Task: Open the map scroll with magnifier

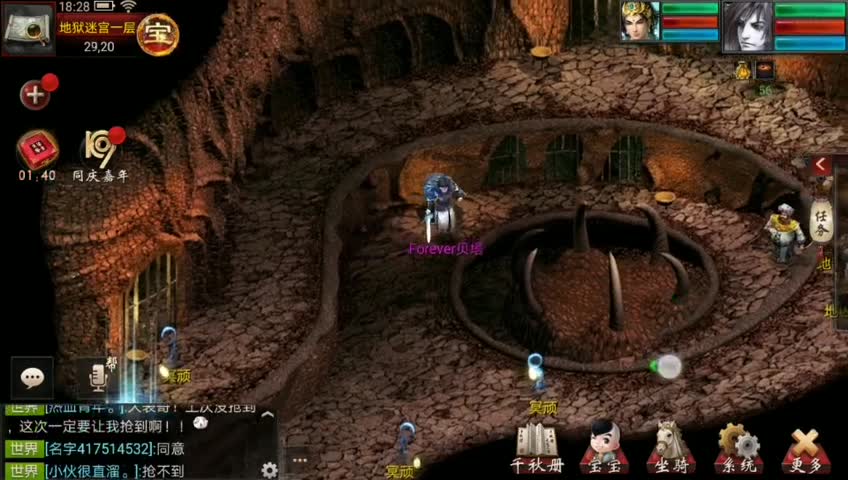Action: [27, 28]
